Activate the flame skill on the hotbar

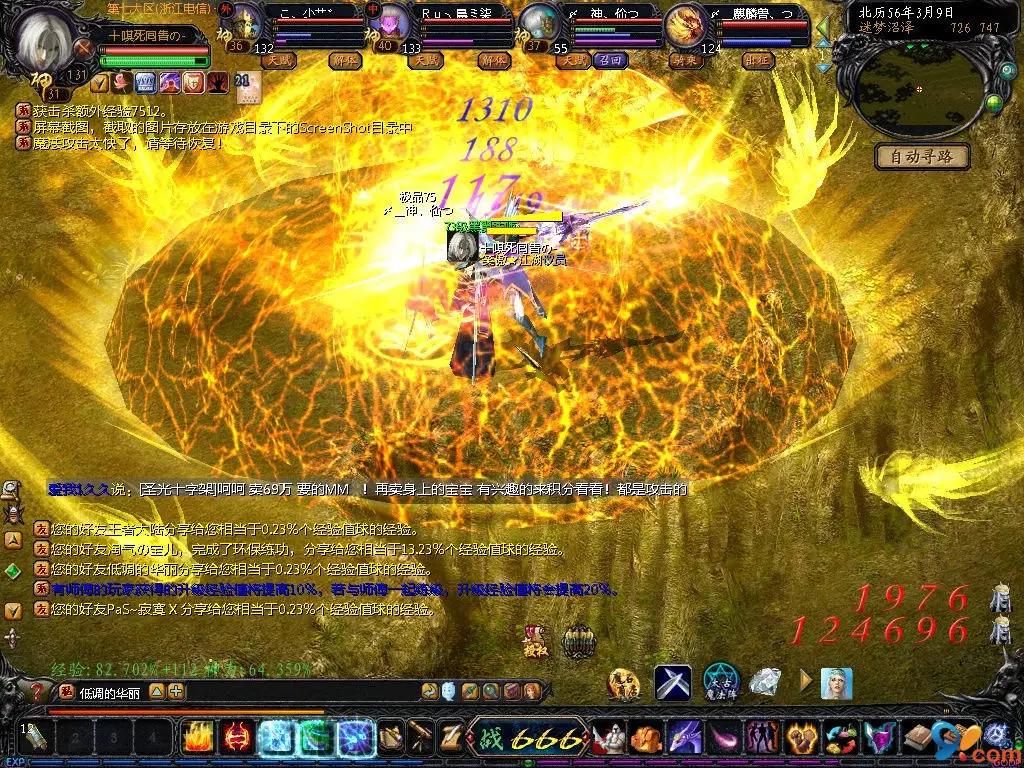click(x=197, y=738)
